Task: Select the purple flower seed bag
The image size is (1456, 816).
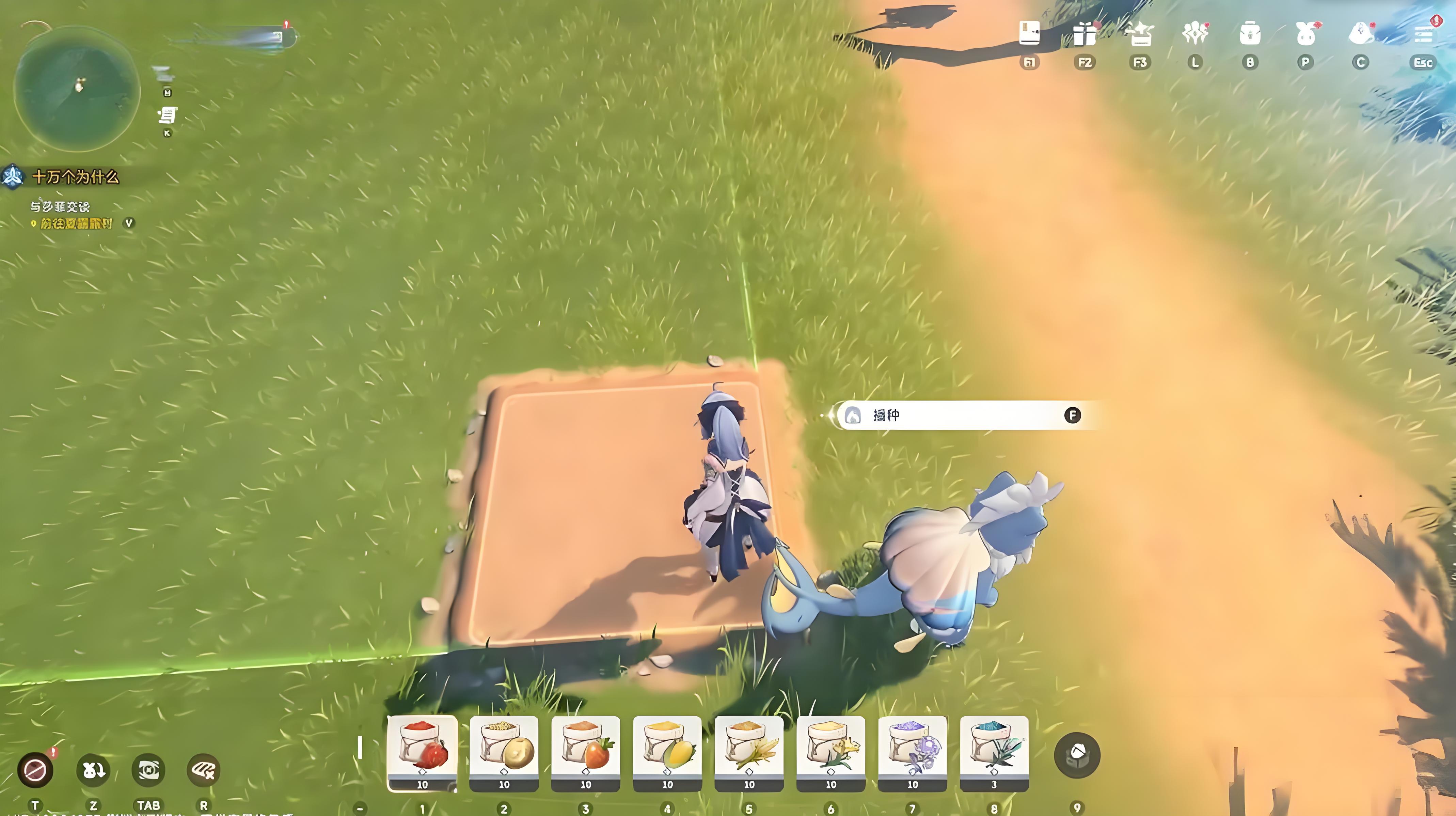Action: (912, 752)
